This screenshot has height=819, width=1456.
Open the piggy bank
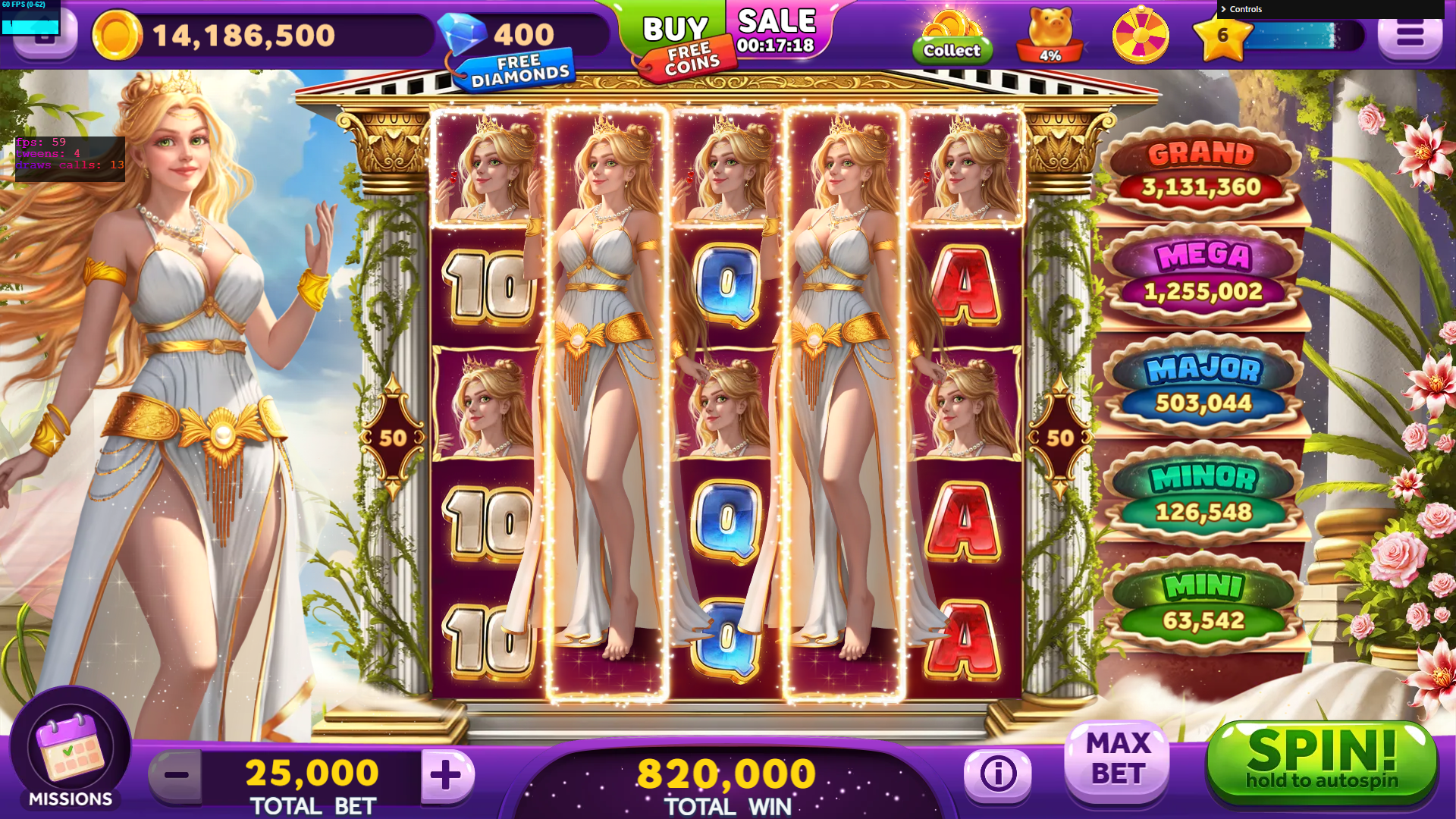1050,35
